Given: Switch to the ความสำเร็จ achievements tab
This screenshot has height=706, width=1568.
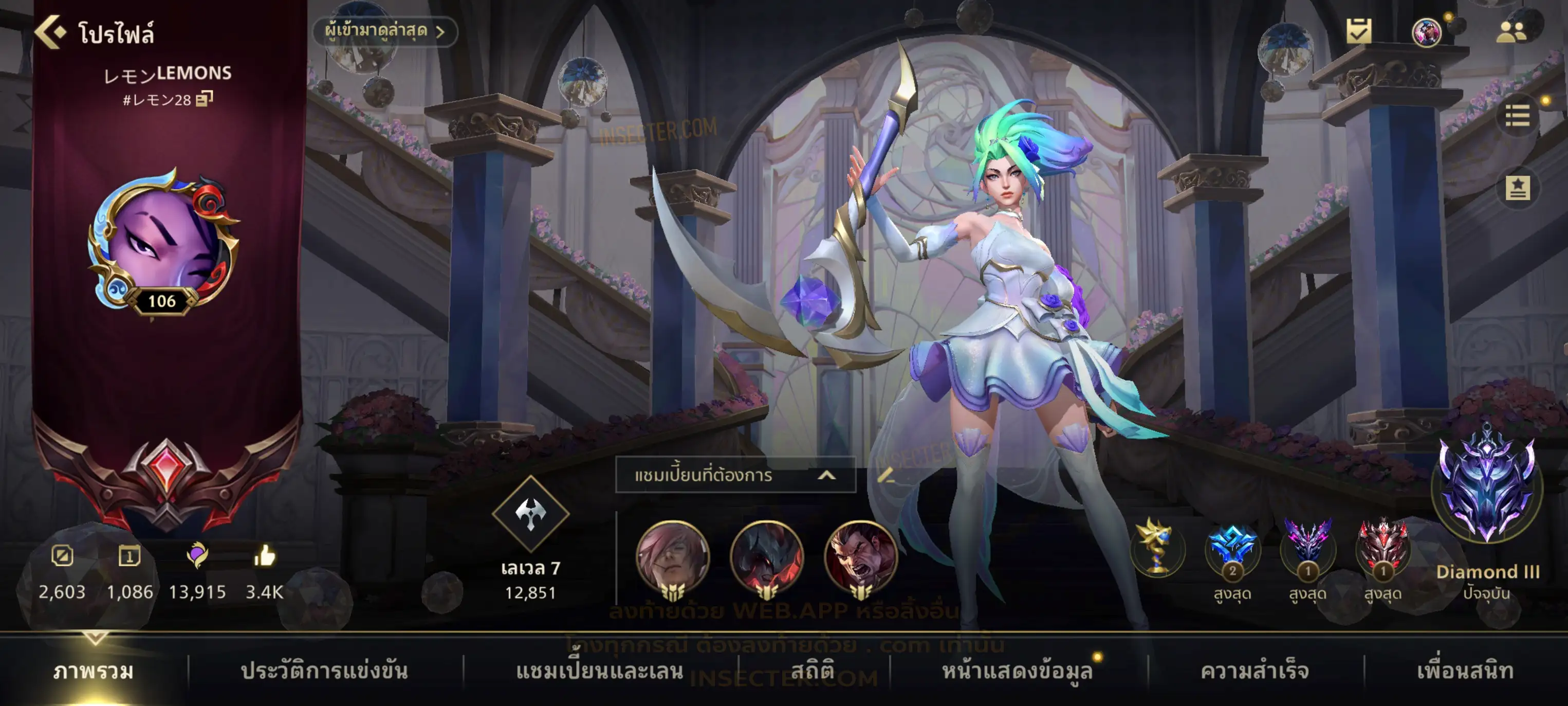Looking at the screenshot, I should tap(1255, 671).
